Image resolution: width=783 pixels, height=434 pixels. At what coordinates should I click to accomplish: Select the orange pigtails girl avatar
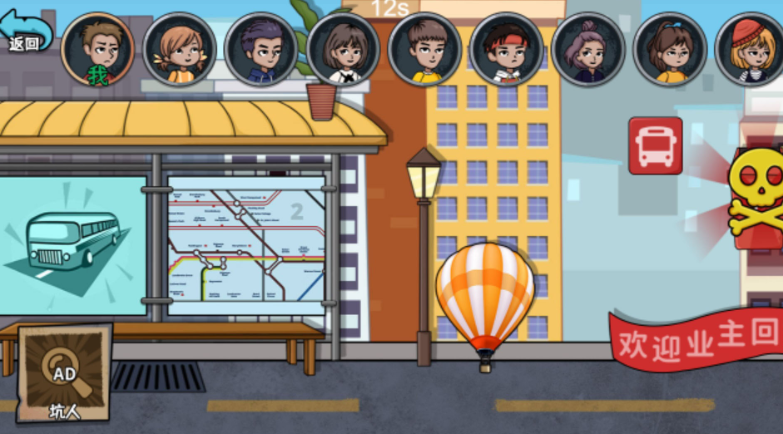180,50
